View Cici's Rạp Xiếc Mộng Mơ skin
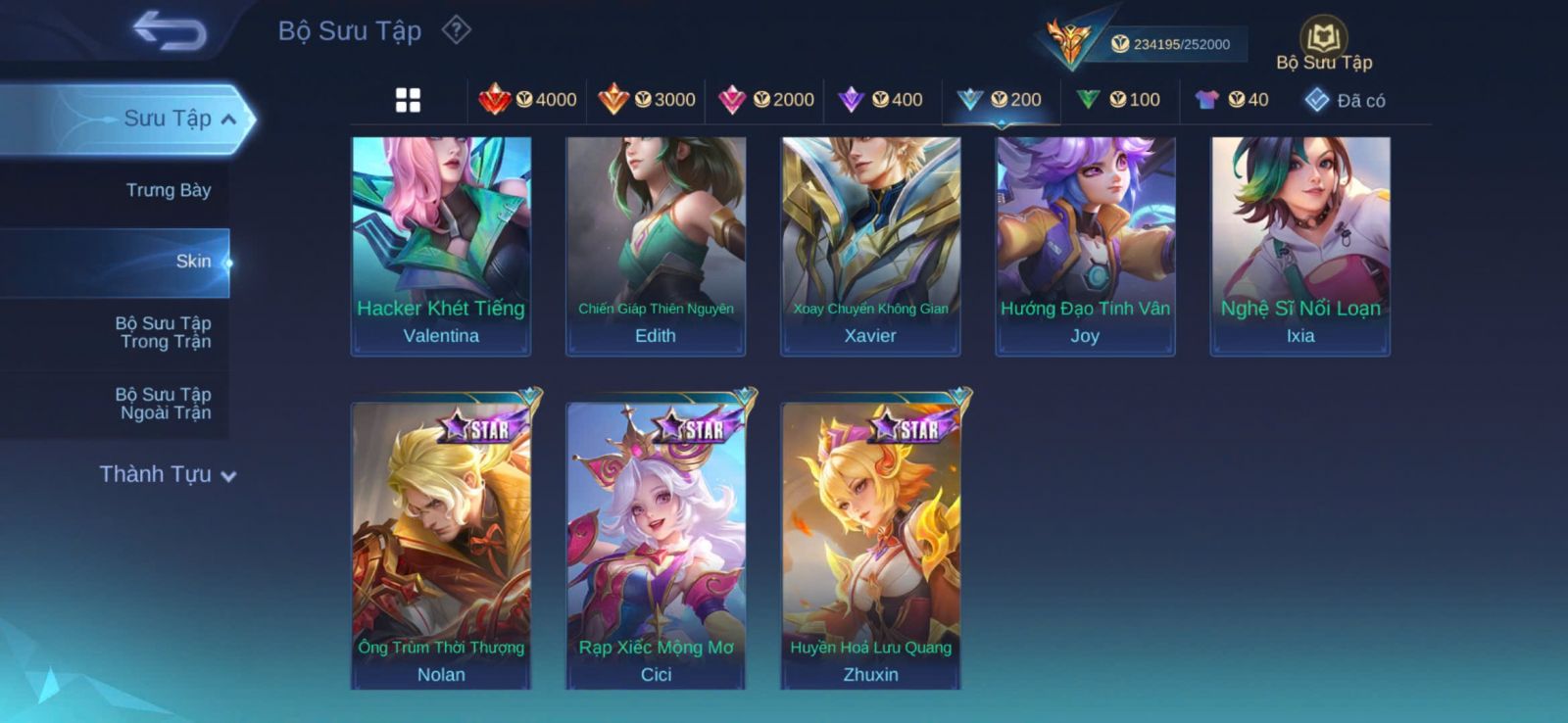The height and width of the screenshot is (723, 1568). (656, 545)
